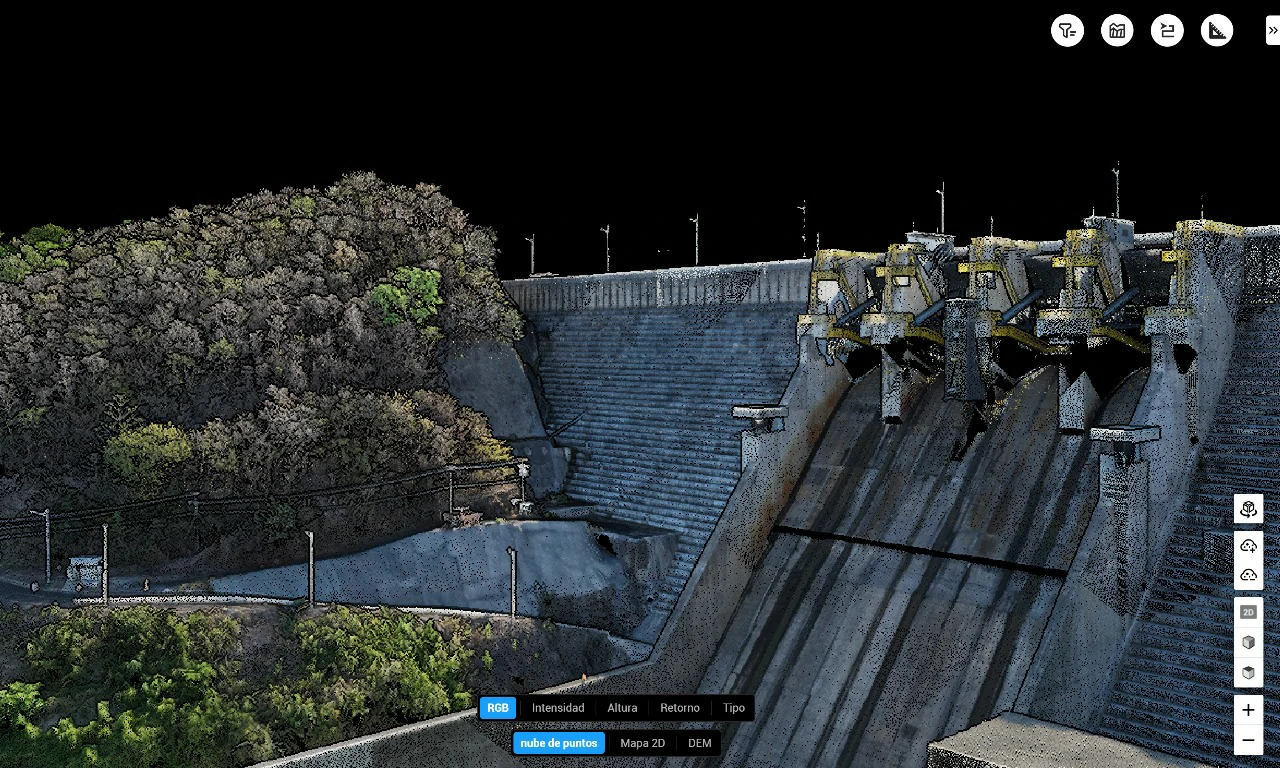Screen dimensions: 1280x768
Task: Select the Tipo classification view
Action: 734,708
